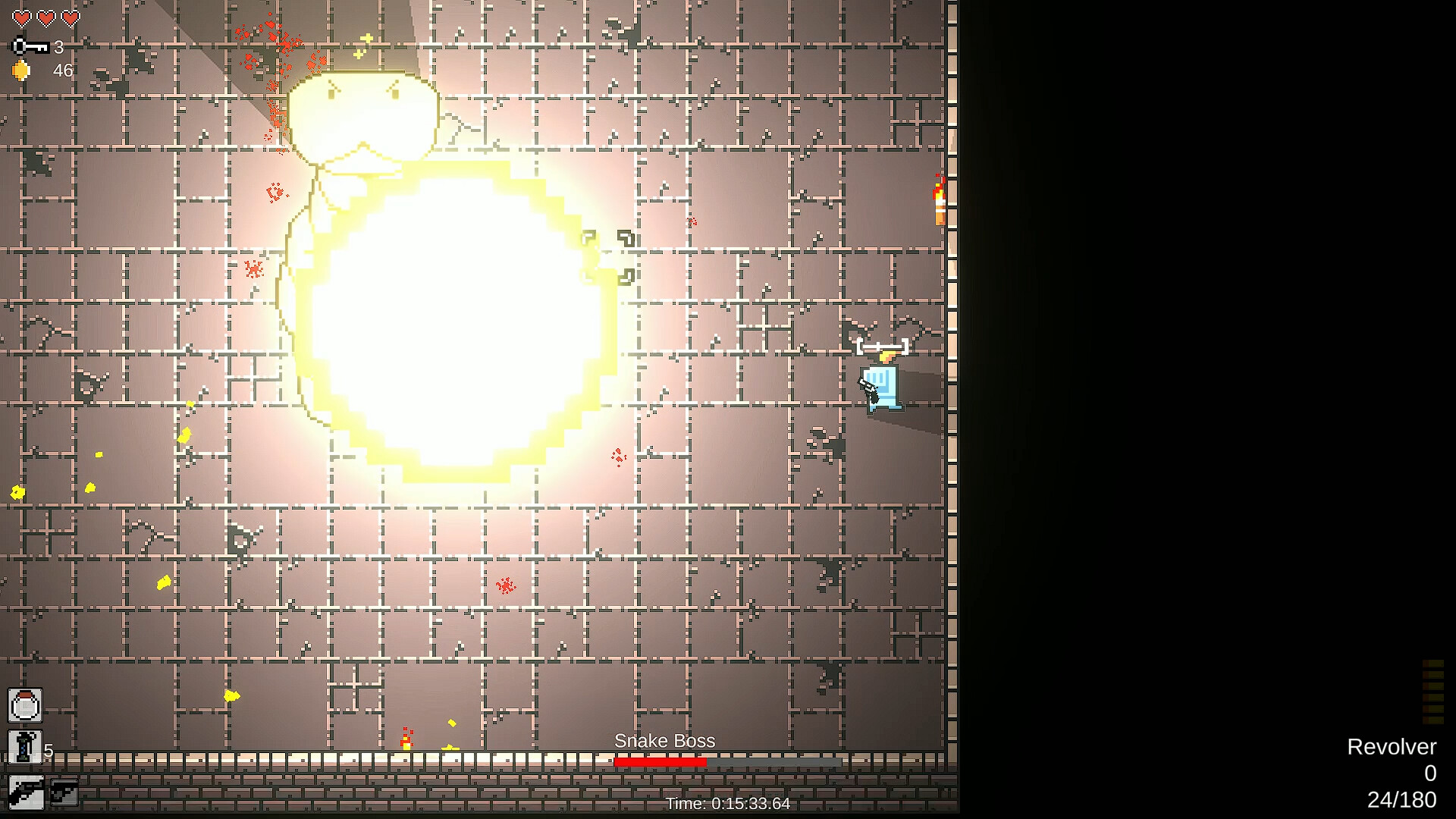The image size is (1456, 819).
Task: Click the Snake Boss red health bar
Action: [x=661, y=762]
